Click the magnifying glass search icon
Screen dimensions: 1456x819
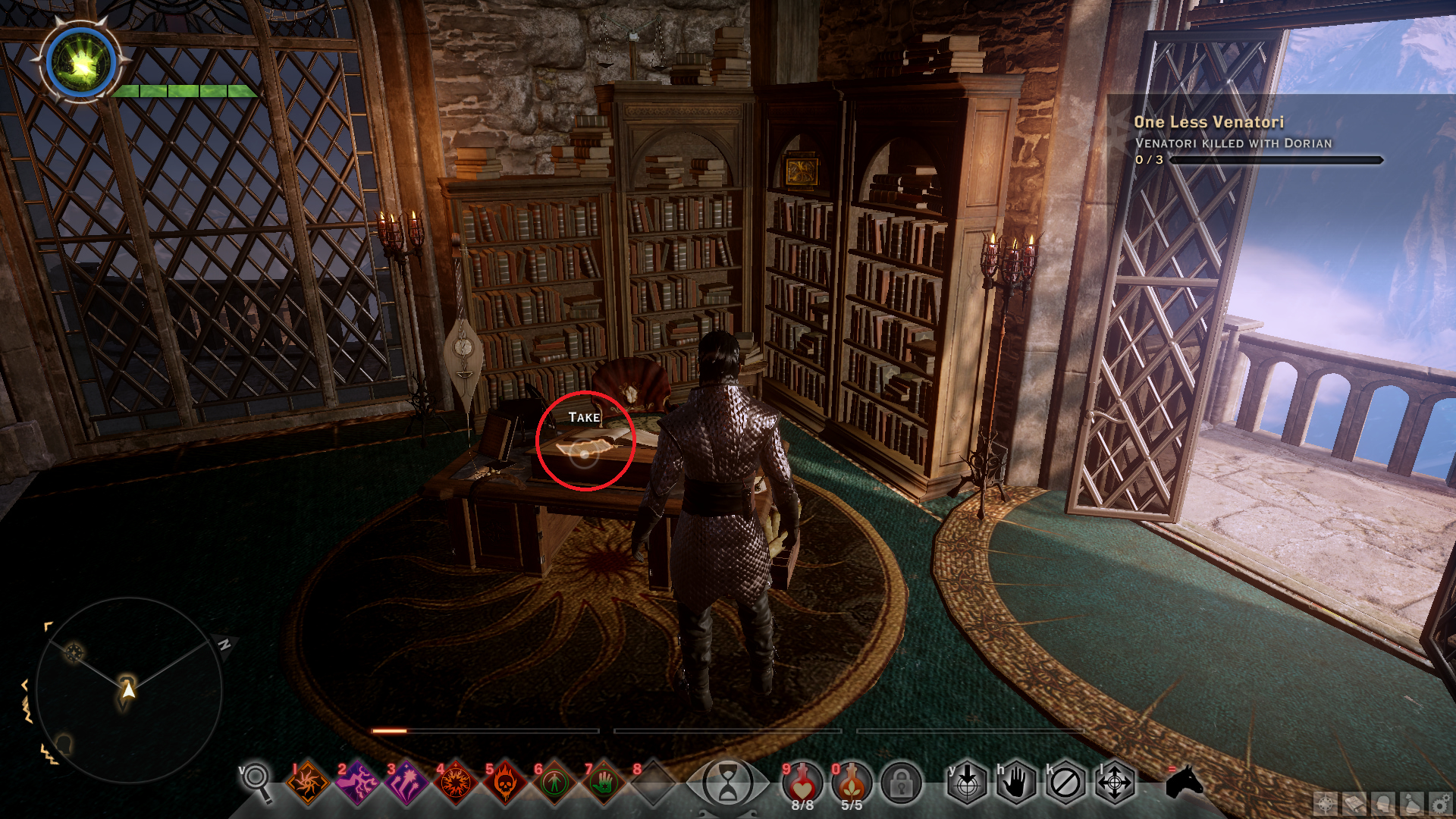pyautogui.click(x=256, y=781)
